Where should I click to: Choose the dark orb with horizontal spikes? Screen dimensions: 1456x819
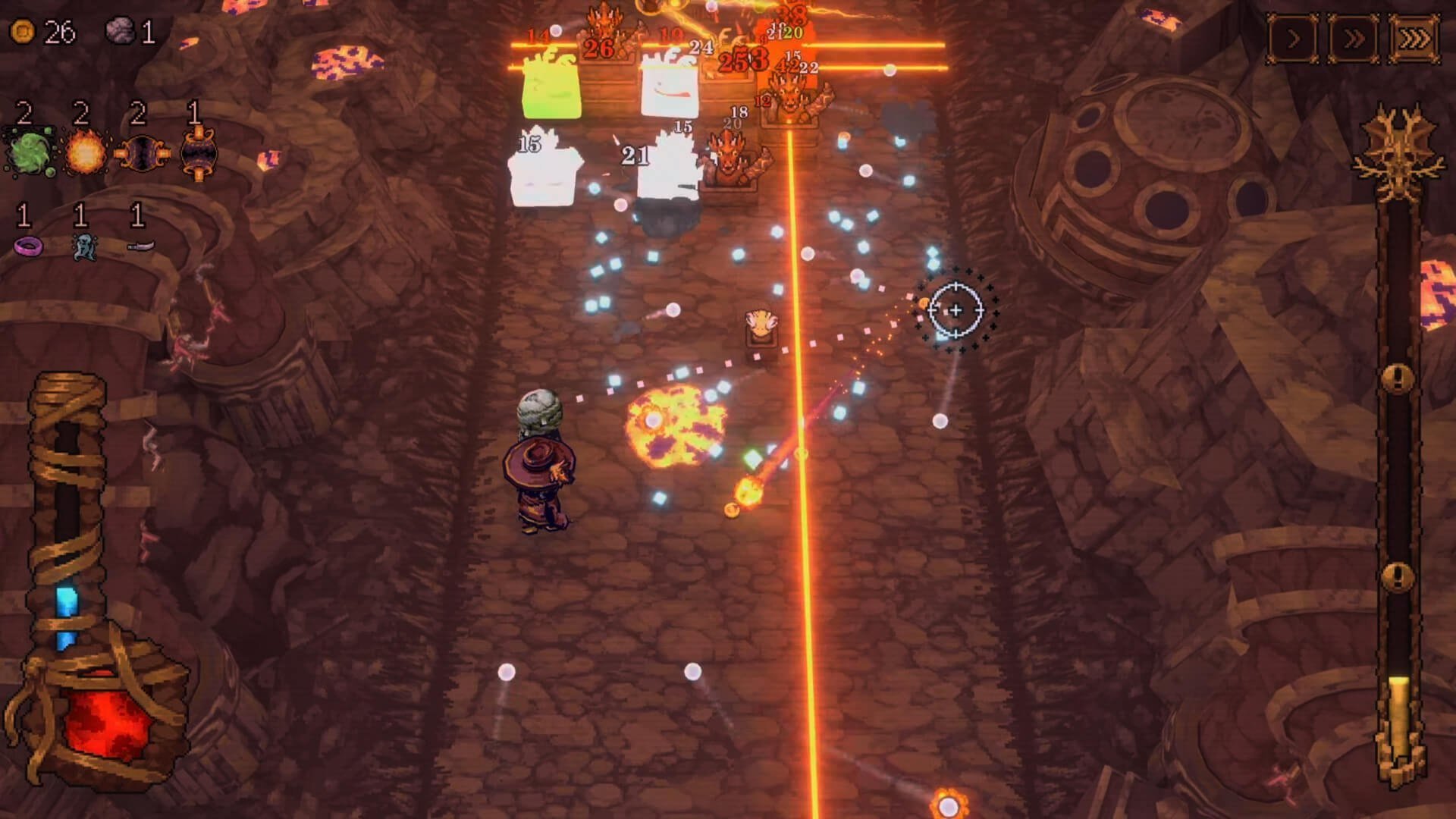tap(143, 154)
